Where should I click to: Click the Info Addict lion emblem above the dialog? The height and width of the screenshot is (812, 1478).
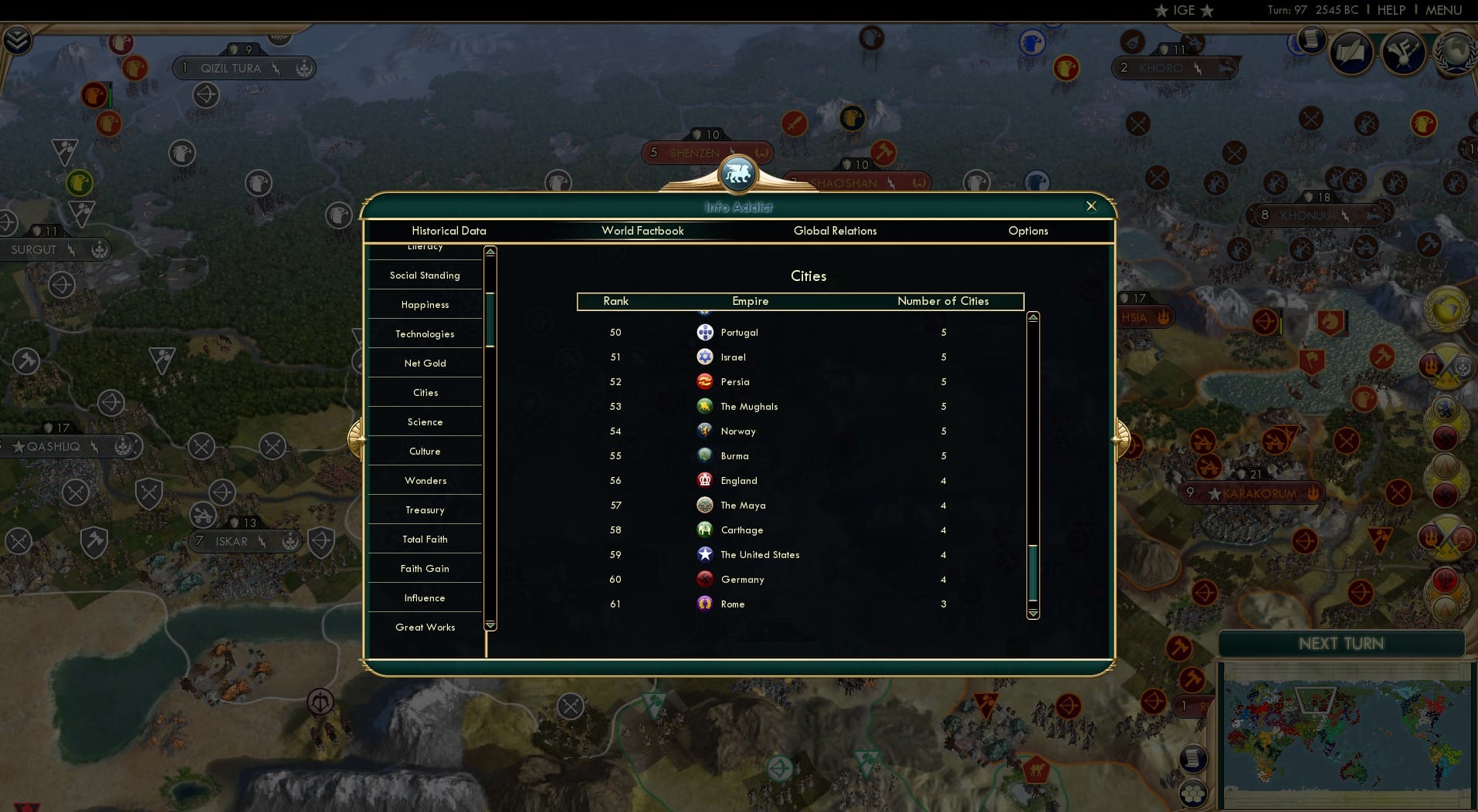point(738,174)
